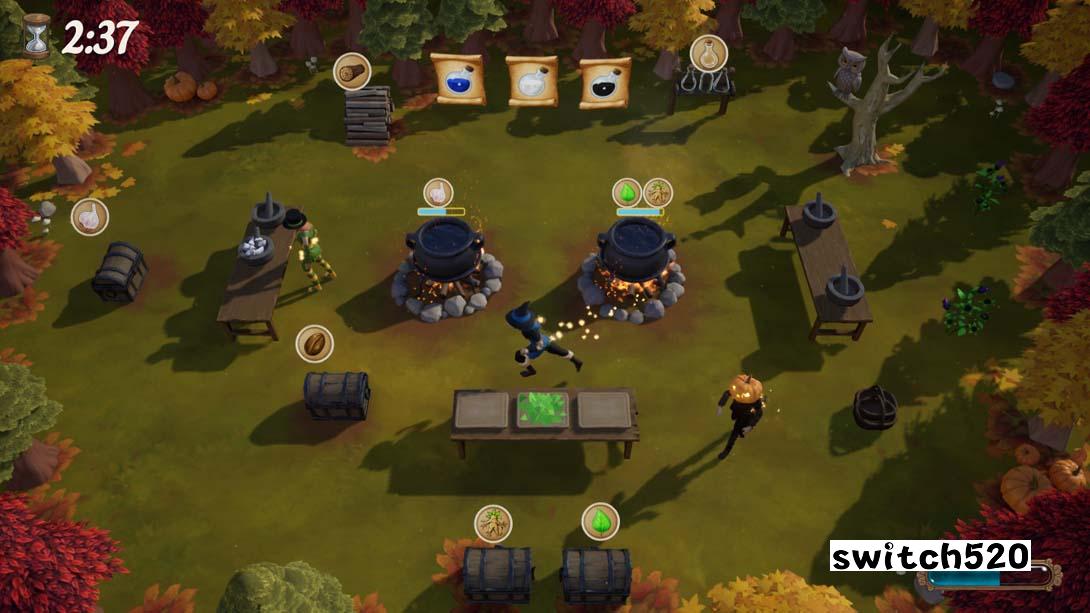Select the empty bottle station icon
Image resolution: width=1090 pixels, height=613 pixels.
tap(708, 53)
